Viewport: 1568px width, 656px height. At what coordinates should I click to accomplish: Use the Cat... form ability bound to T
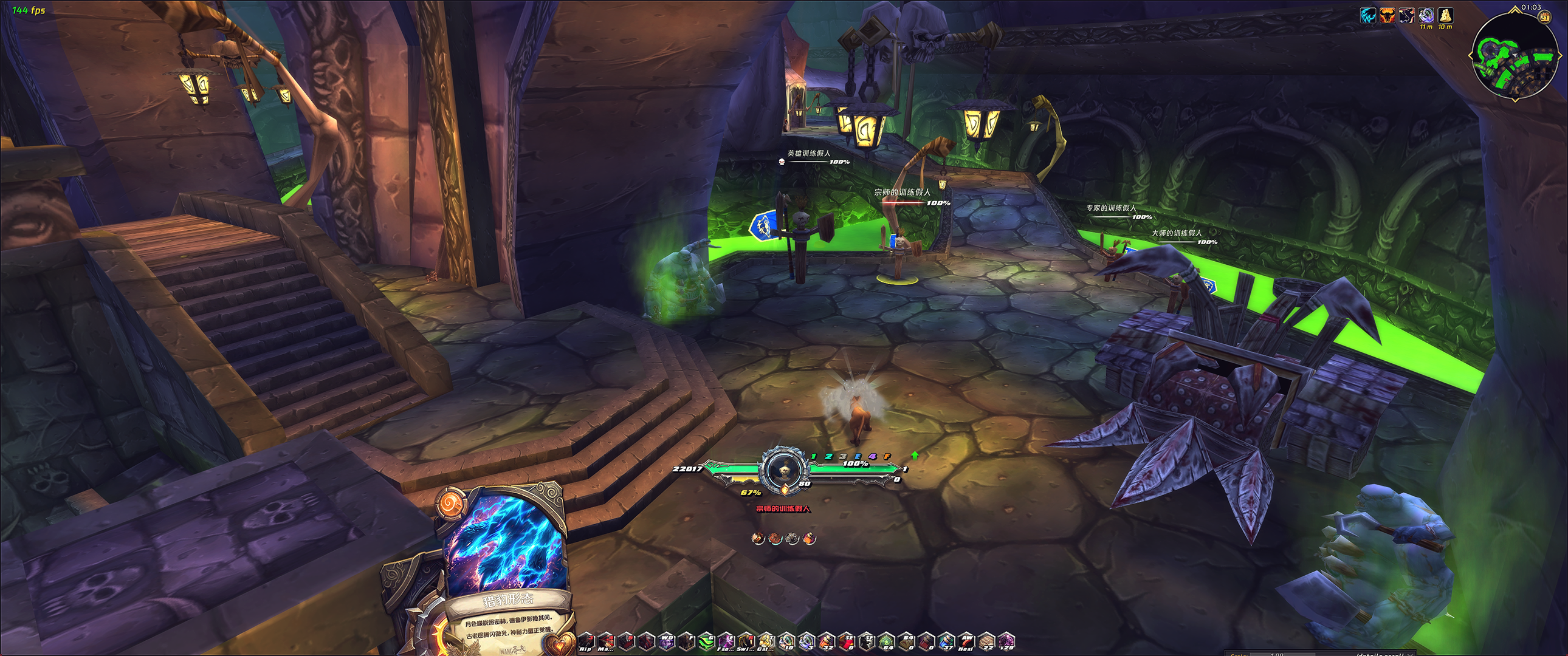(x=766, y=641)
